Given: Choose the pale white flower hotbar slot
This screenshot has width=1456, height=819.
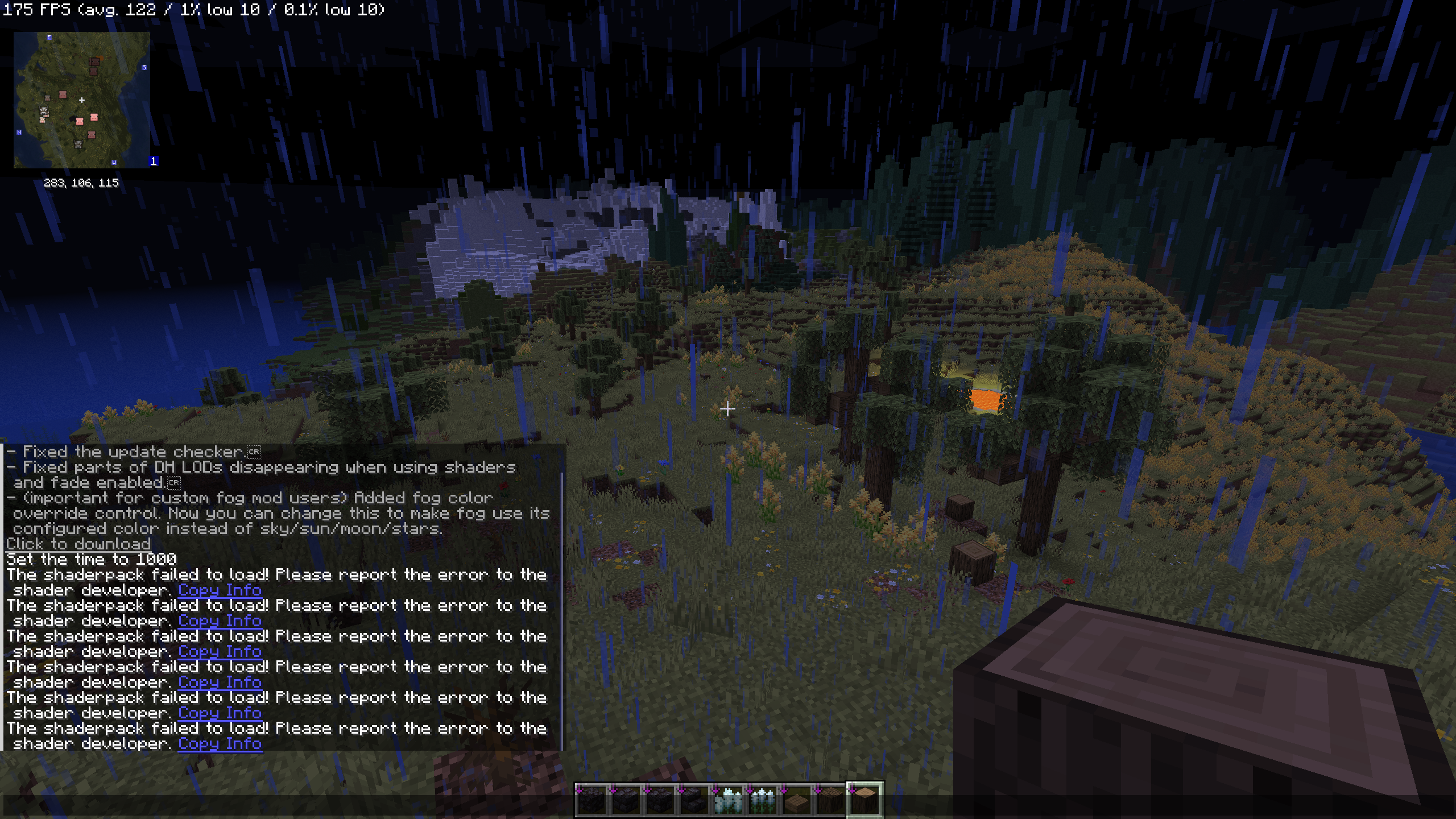Looking at the screenshot, I should click(x=728, y=799).
